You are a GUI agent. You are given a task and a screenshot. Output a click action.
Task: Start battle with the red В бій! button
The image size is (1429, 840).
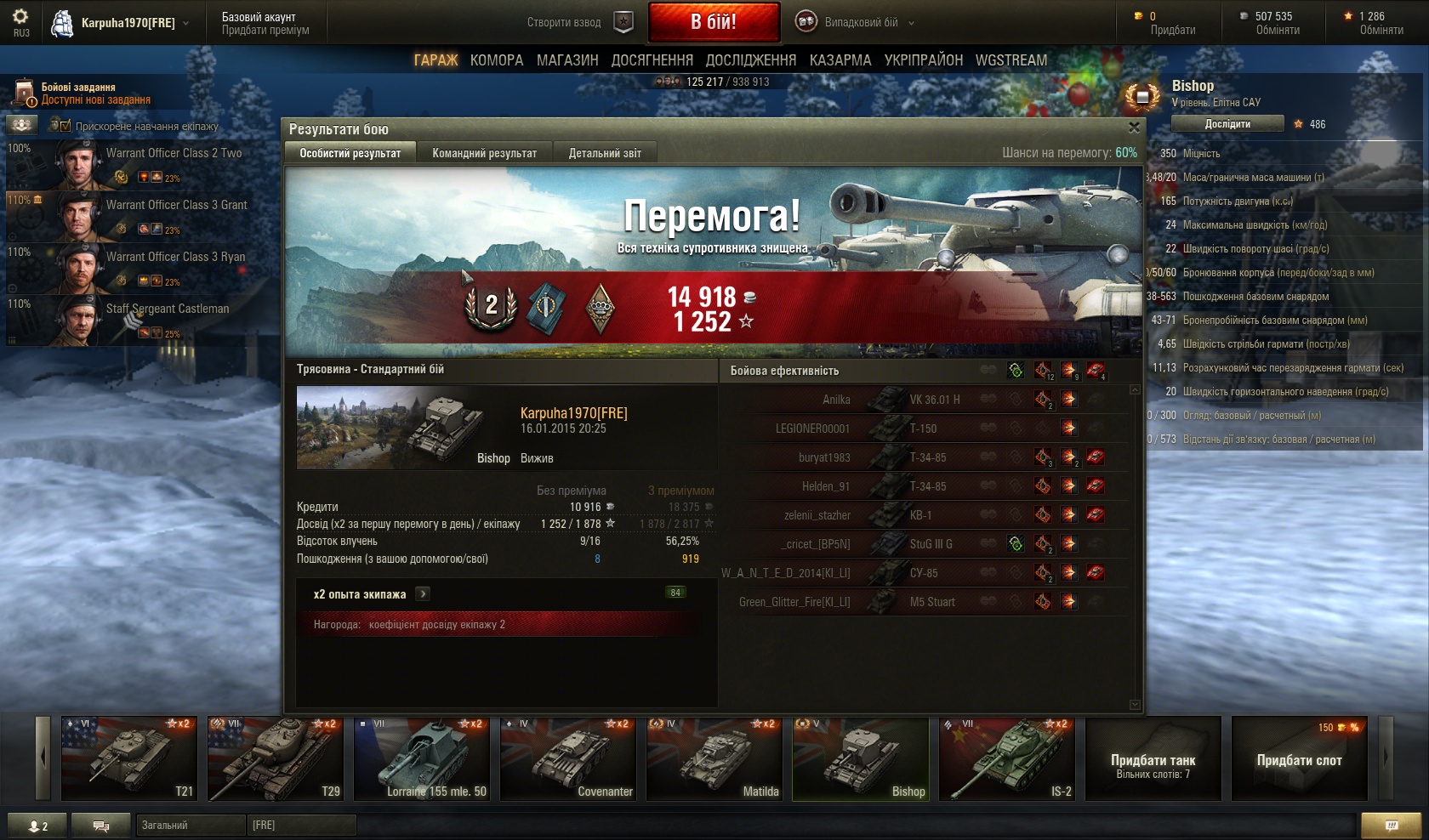714,22
